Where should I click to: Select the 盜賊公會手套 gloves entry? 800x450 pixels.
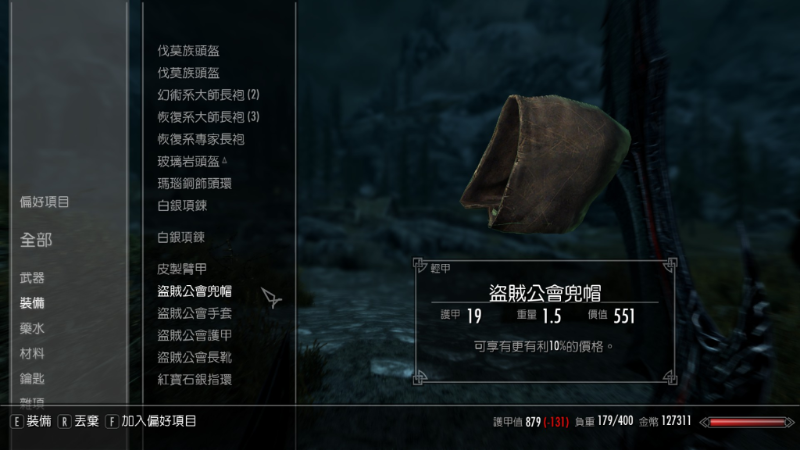click(x=195, y=313)
